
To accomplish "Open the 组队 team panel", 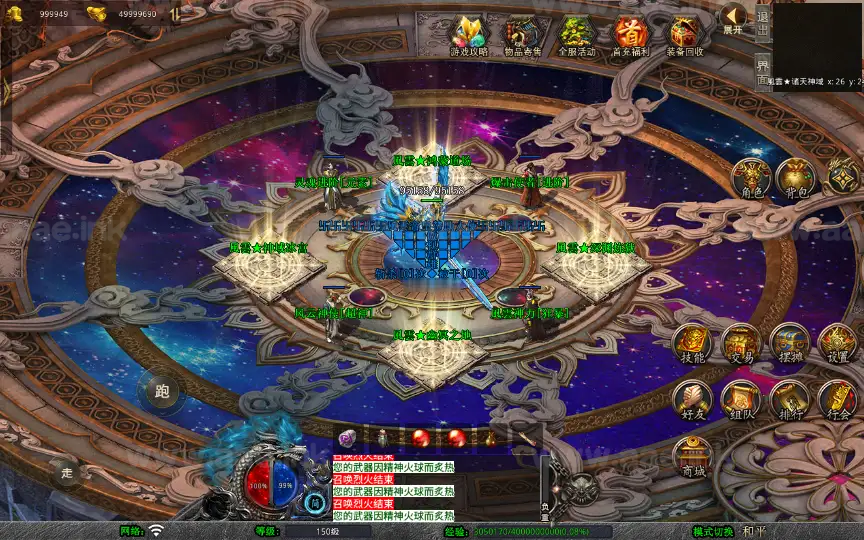I will (x=741, y=400).
